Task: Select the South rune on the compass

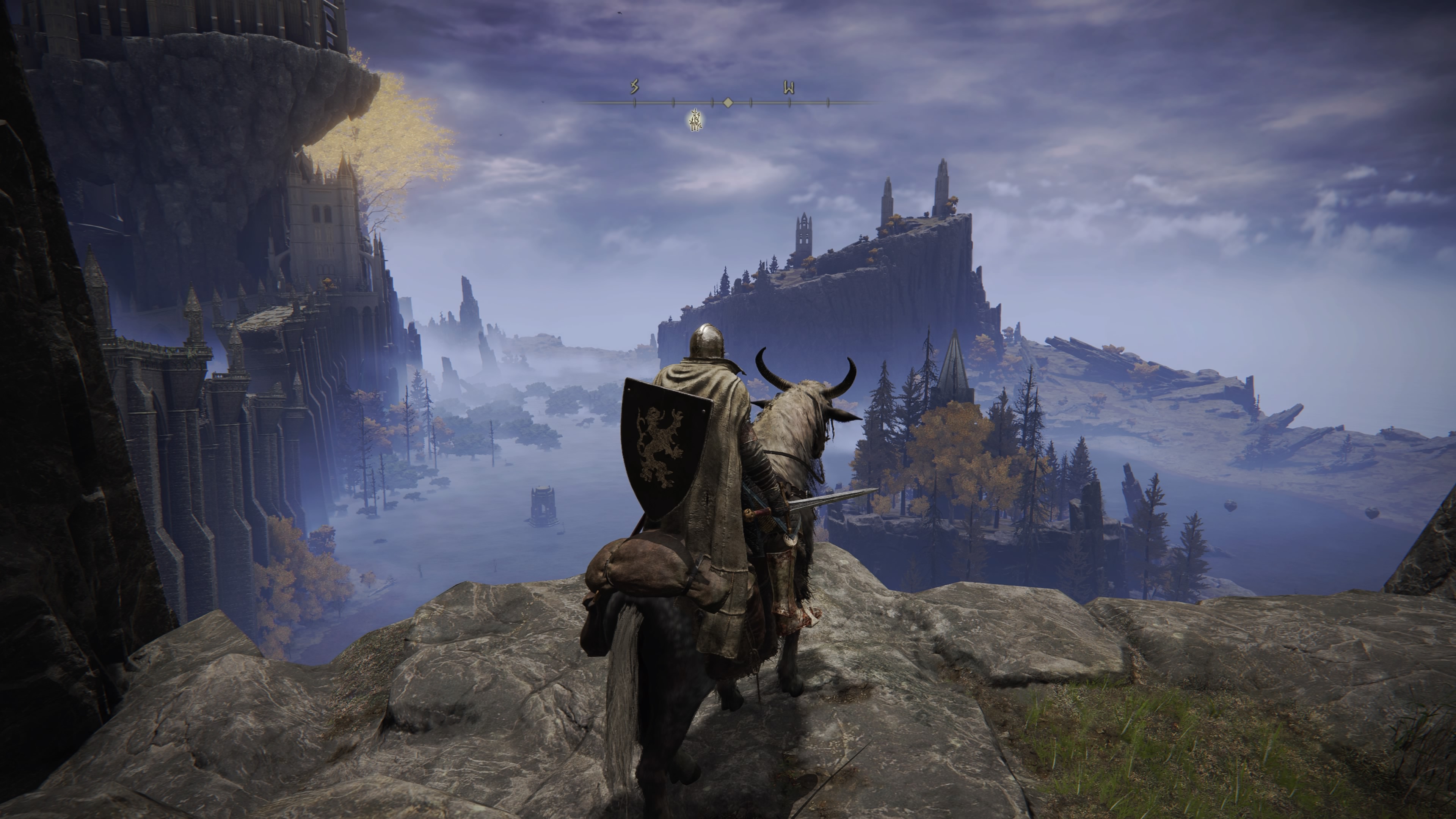Action: [634, 87]
